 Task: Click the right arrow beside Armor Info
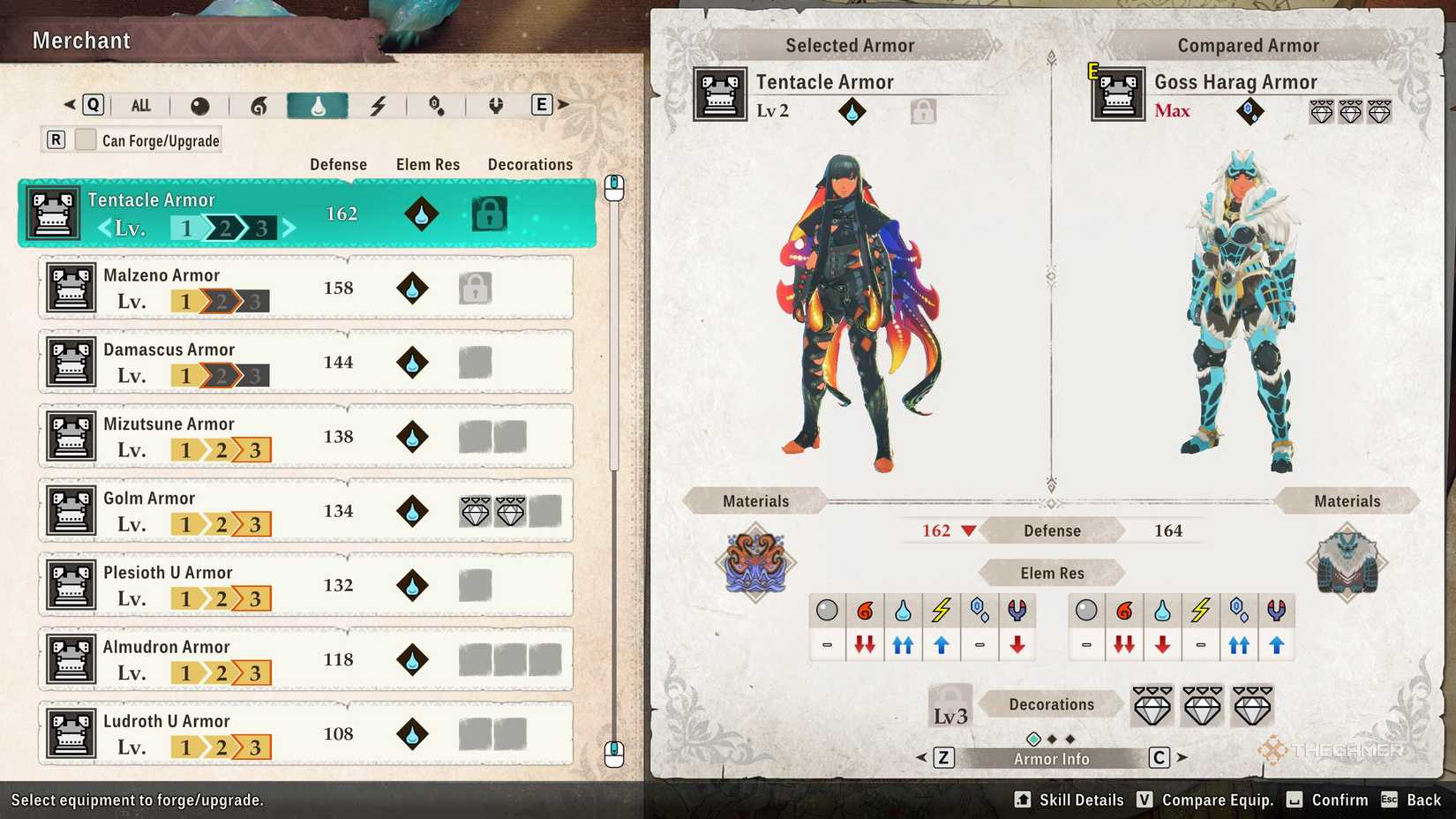(1181, 757)
